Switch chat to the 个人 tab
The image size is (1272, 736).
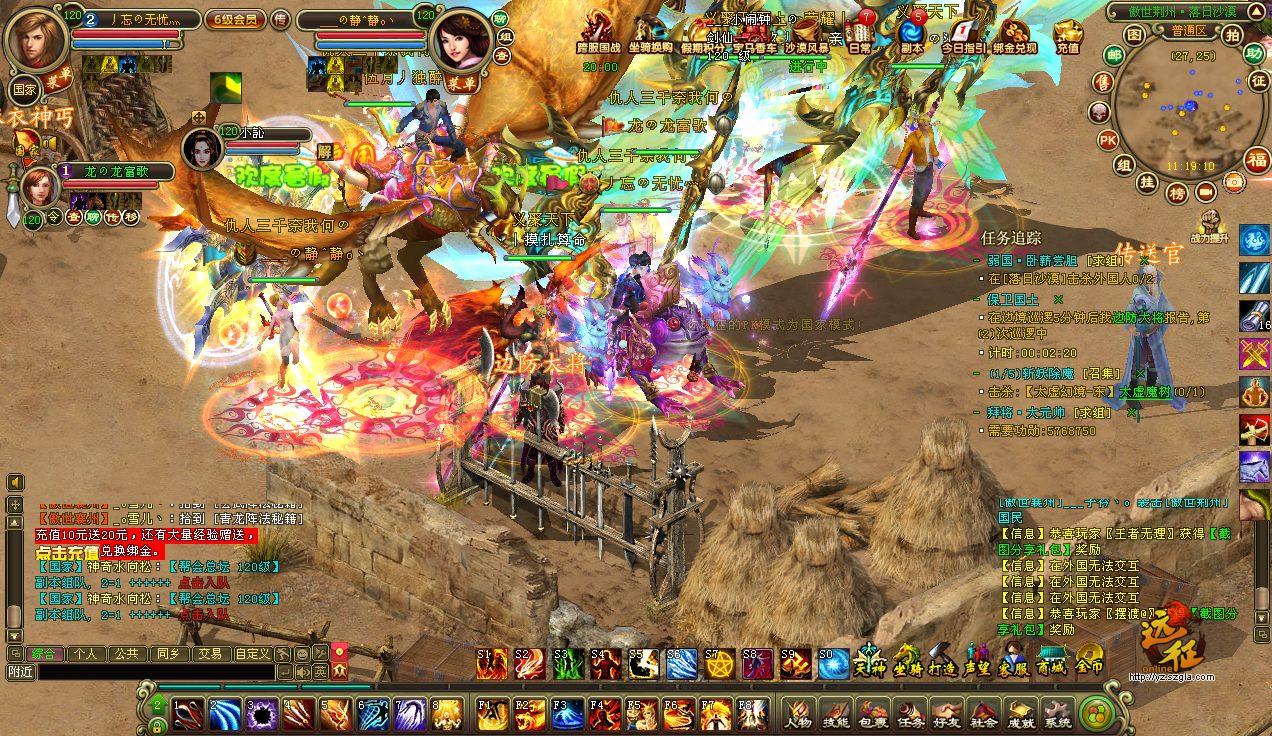86,654
